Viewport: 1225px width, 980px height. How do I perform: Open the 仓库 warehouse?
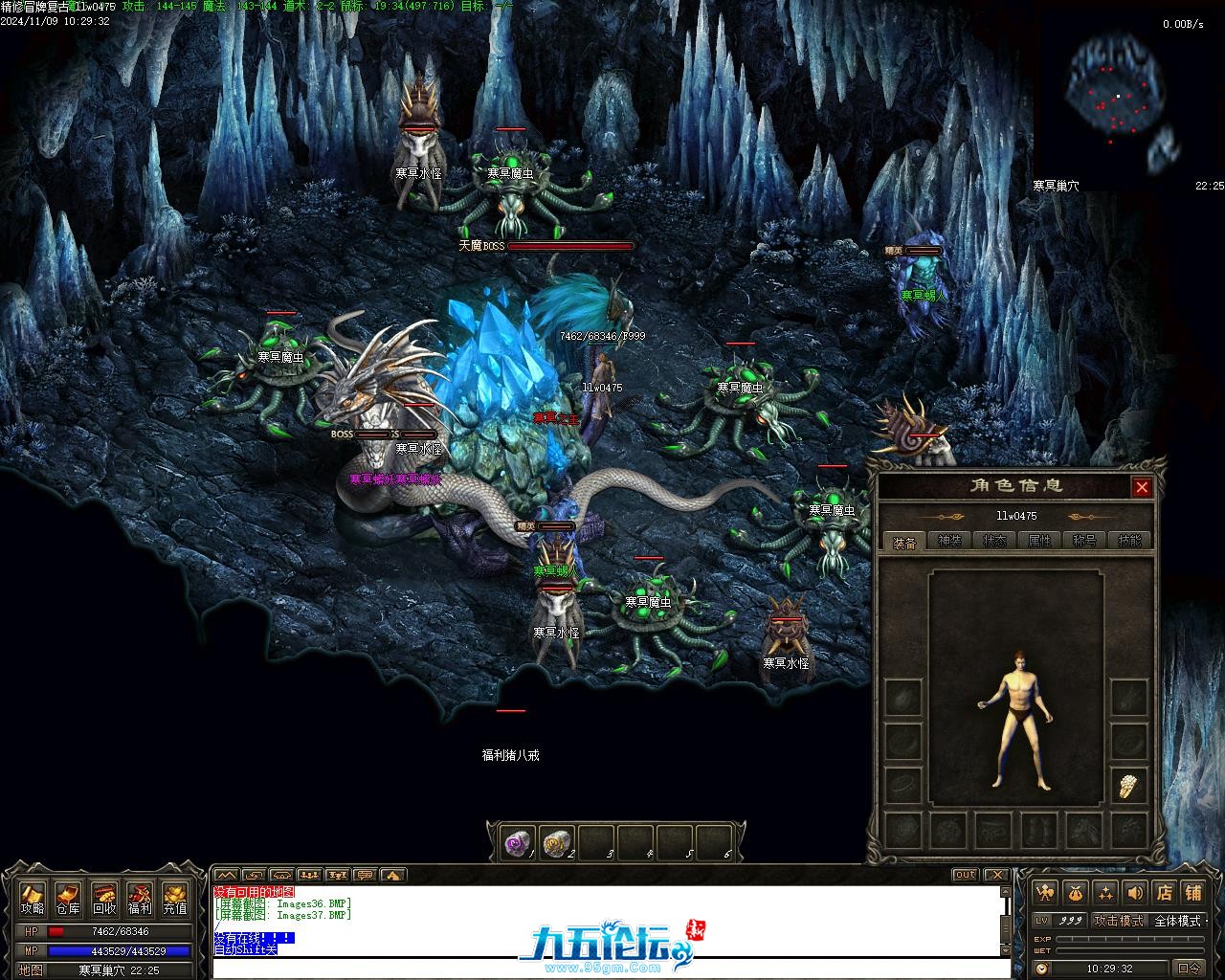68,898
